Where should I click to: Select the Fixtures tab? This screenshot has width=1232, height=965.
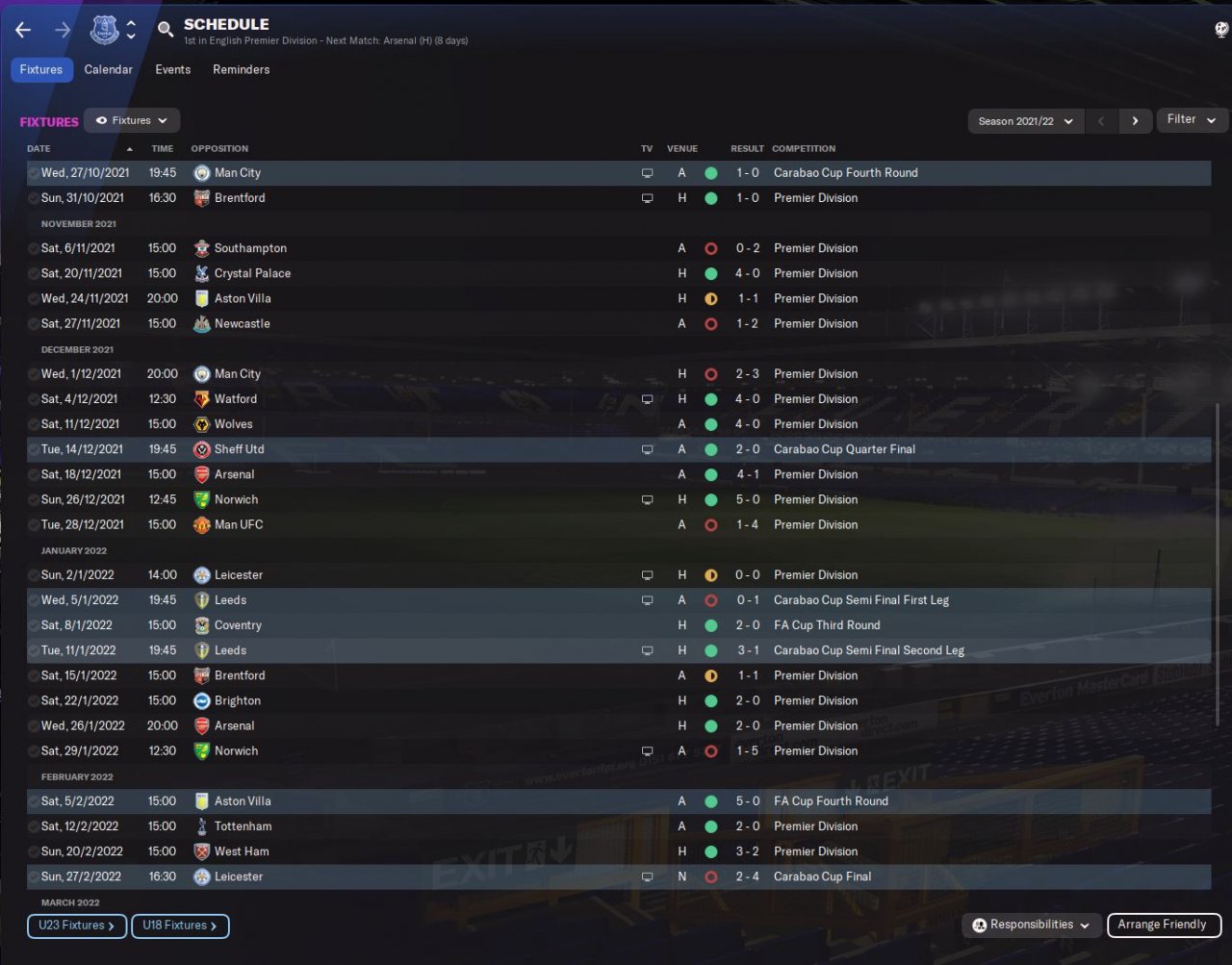[x=41, y=69]
